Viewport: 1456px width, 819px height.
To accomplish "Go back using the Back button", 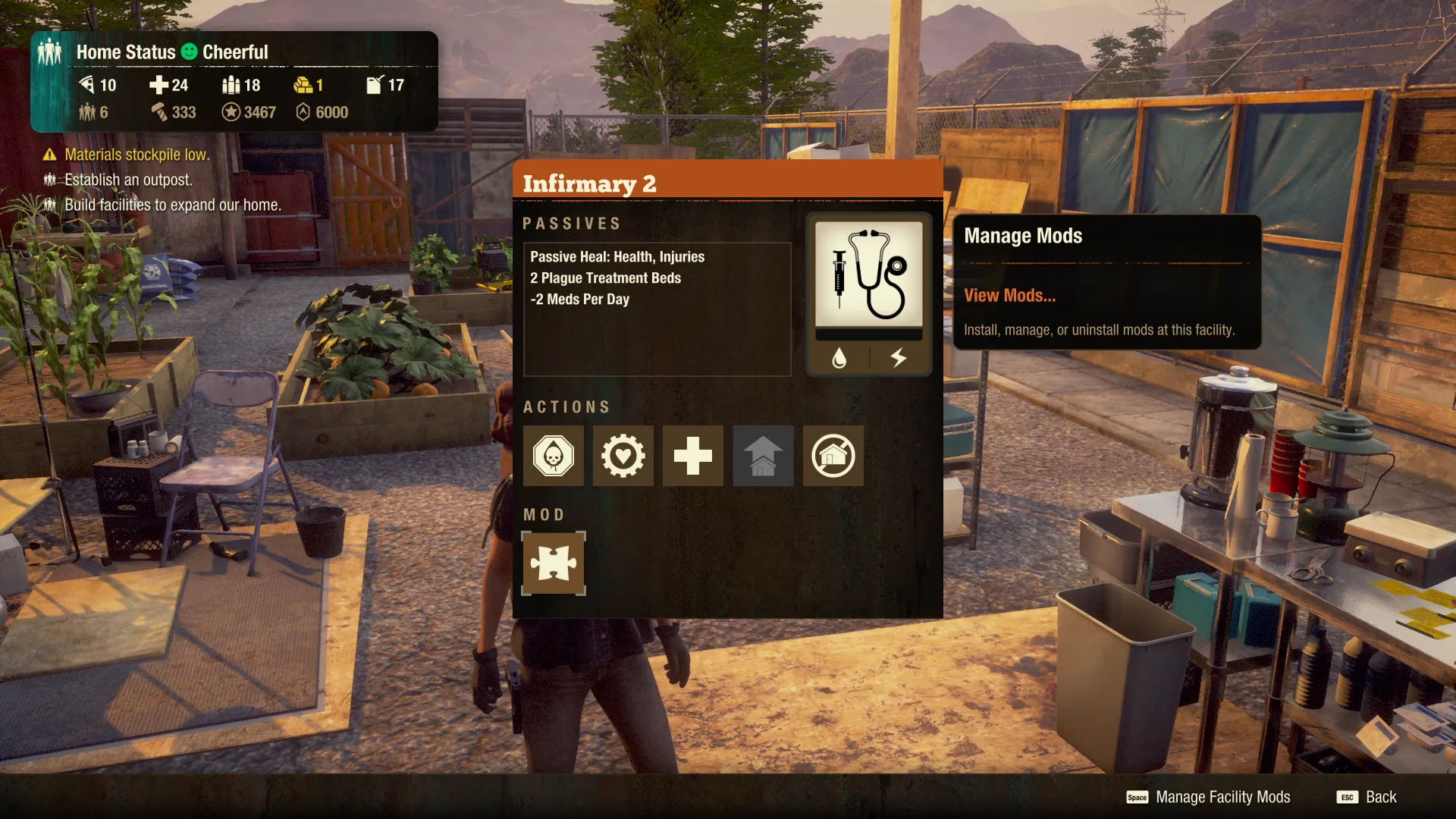I will (x=1367, y=797).
